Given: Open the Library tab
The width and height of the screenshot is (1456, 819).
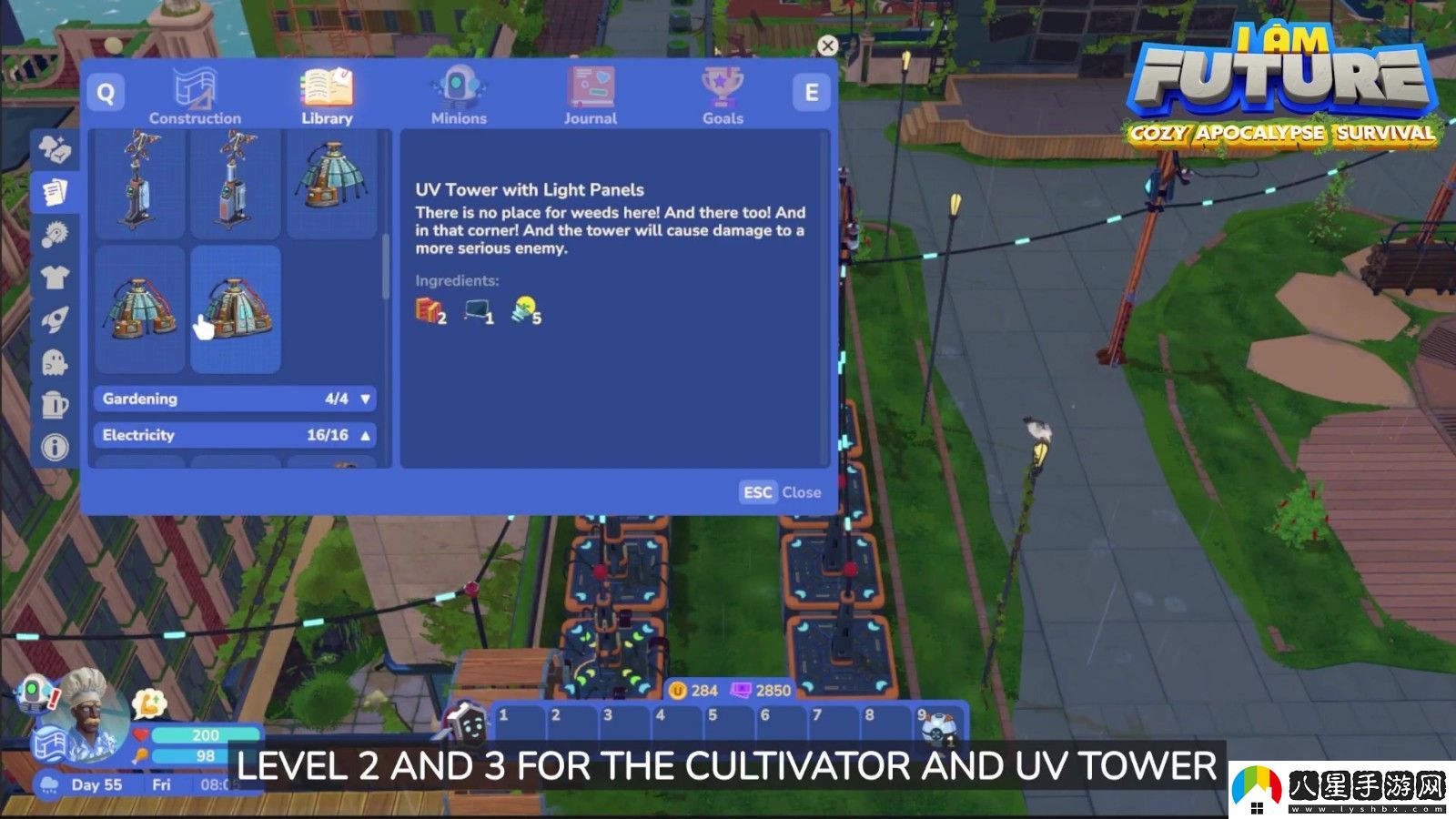Looking at the screenshot, I should pos(327,96).
